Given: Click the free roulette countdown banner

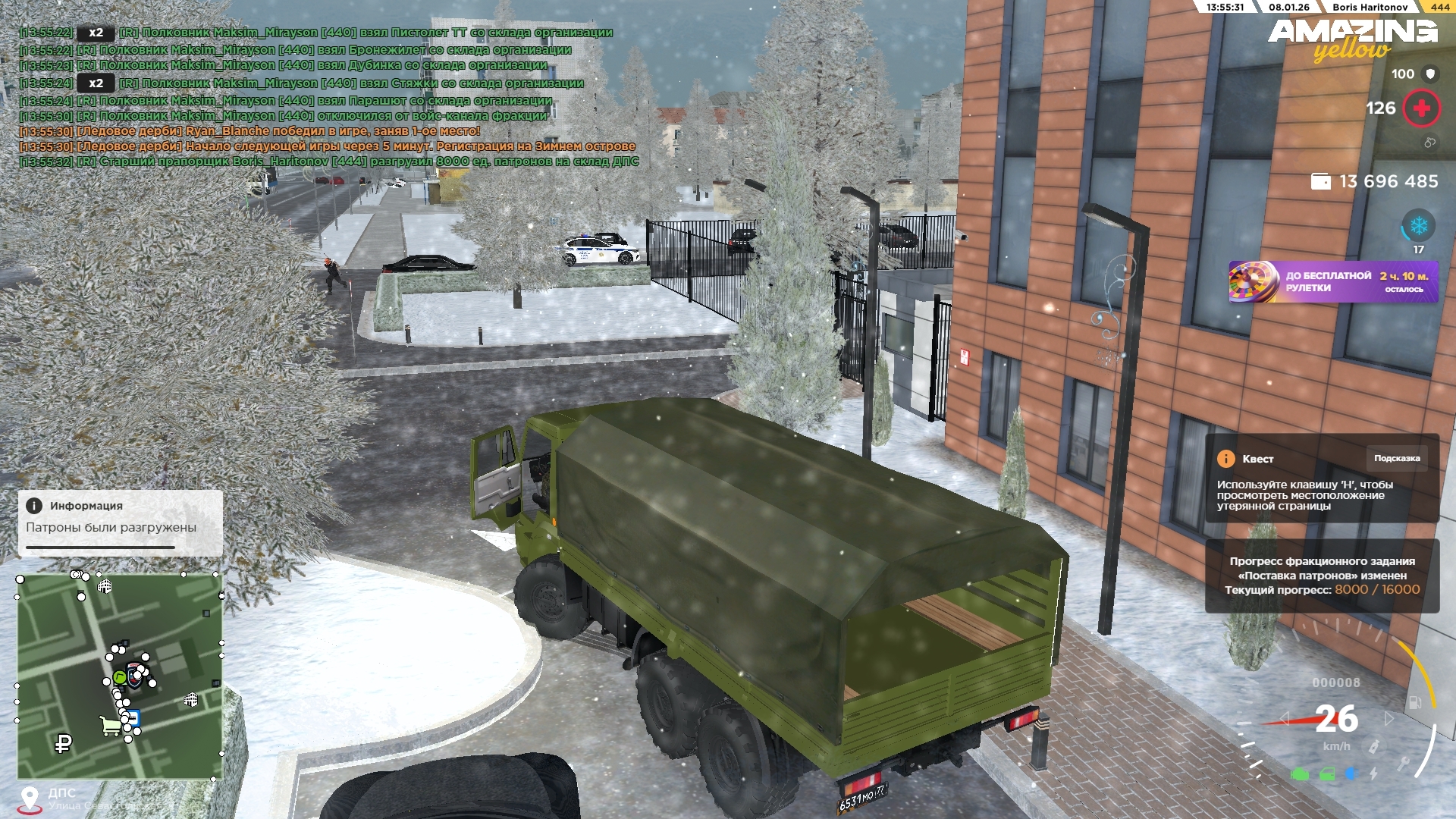Looking at the screenshot, I should (1332, 282).
